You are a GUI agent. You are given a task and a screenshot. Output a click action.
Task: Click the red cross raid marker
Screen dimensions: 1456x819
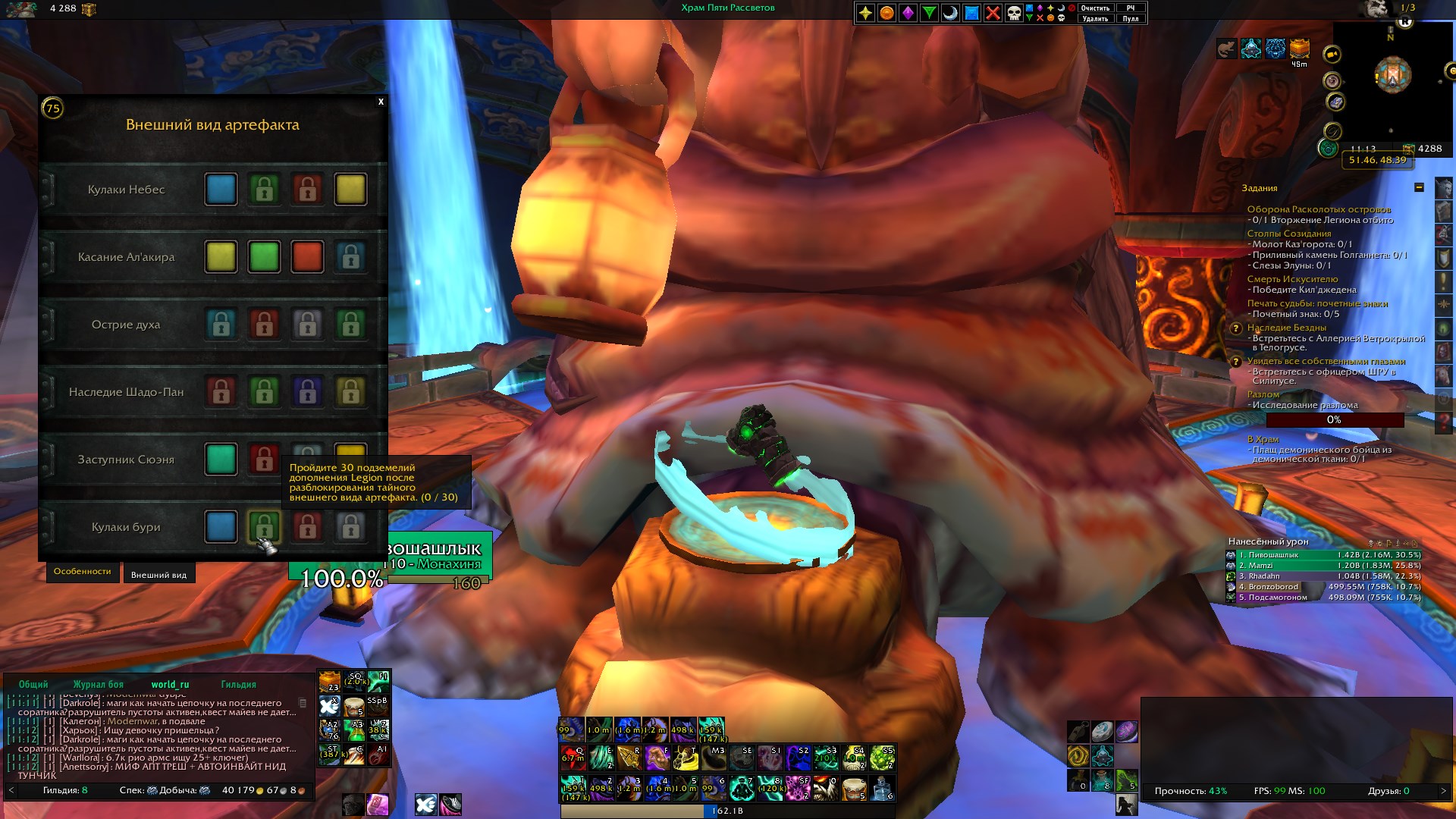pyautogui.click(x=993, y=13)
